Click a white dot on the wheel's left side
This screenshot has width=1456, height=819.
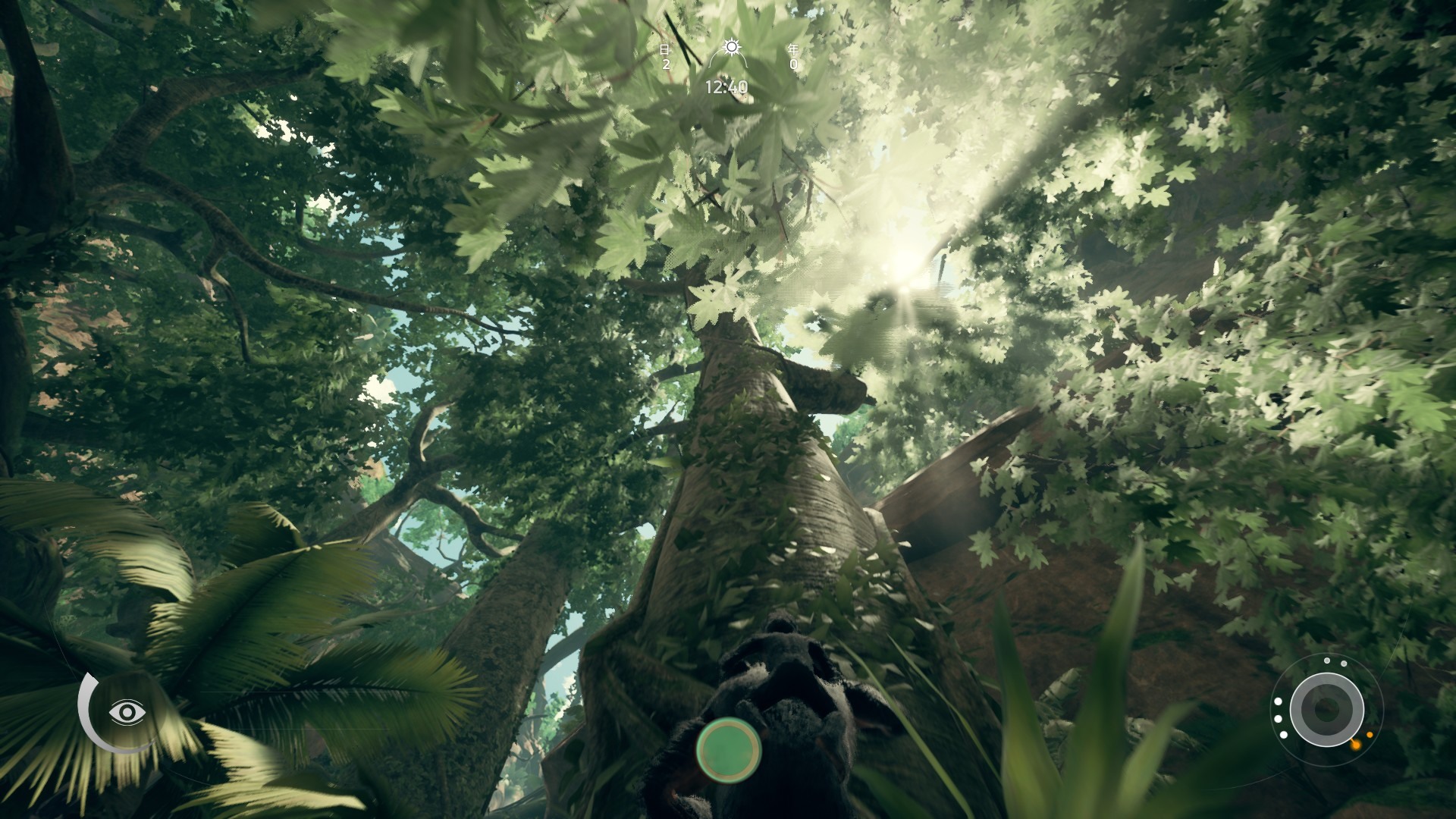pos(1279,701)
